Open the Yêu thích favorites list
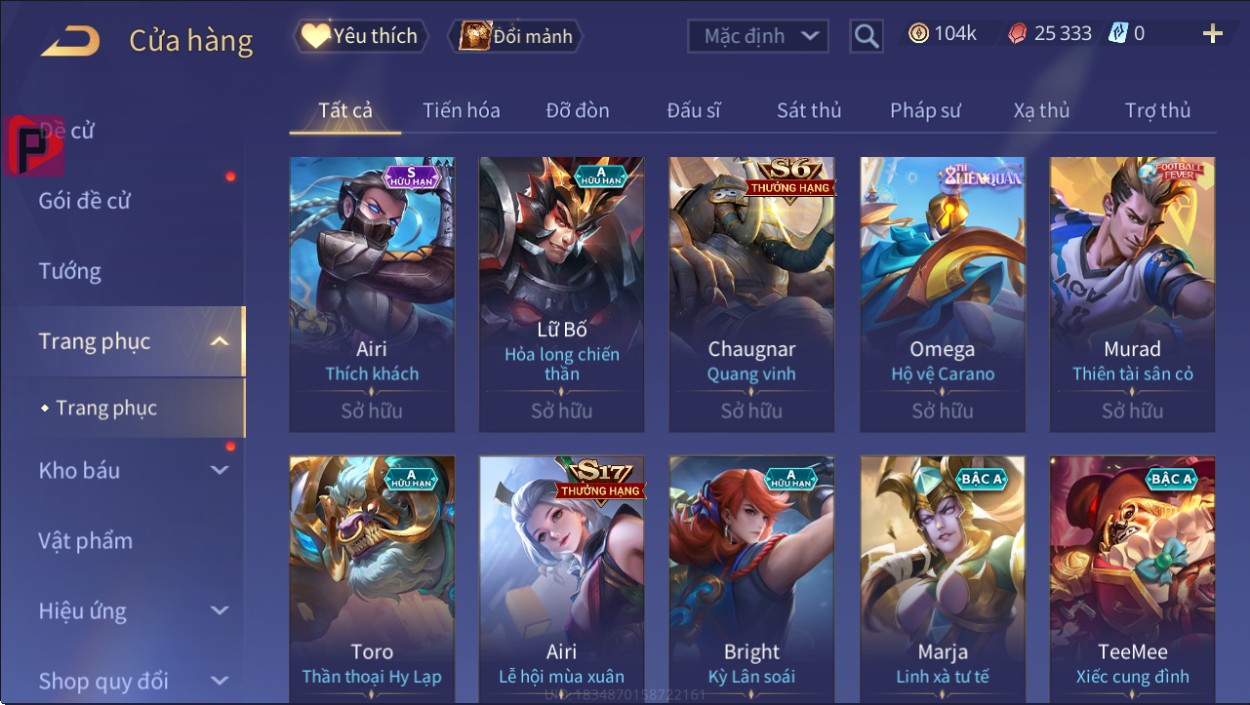The height and width of the screenshot is (705, 1250). tap(361, 37)
